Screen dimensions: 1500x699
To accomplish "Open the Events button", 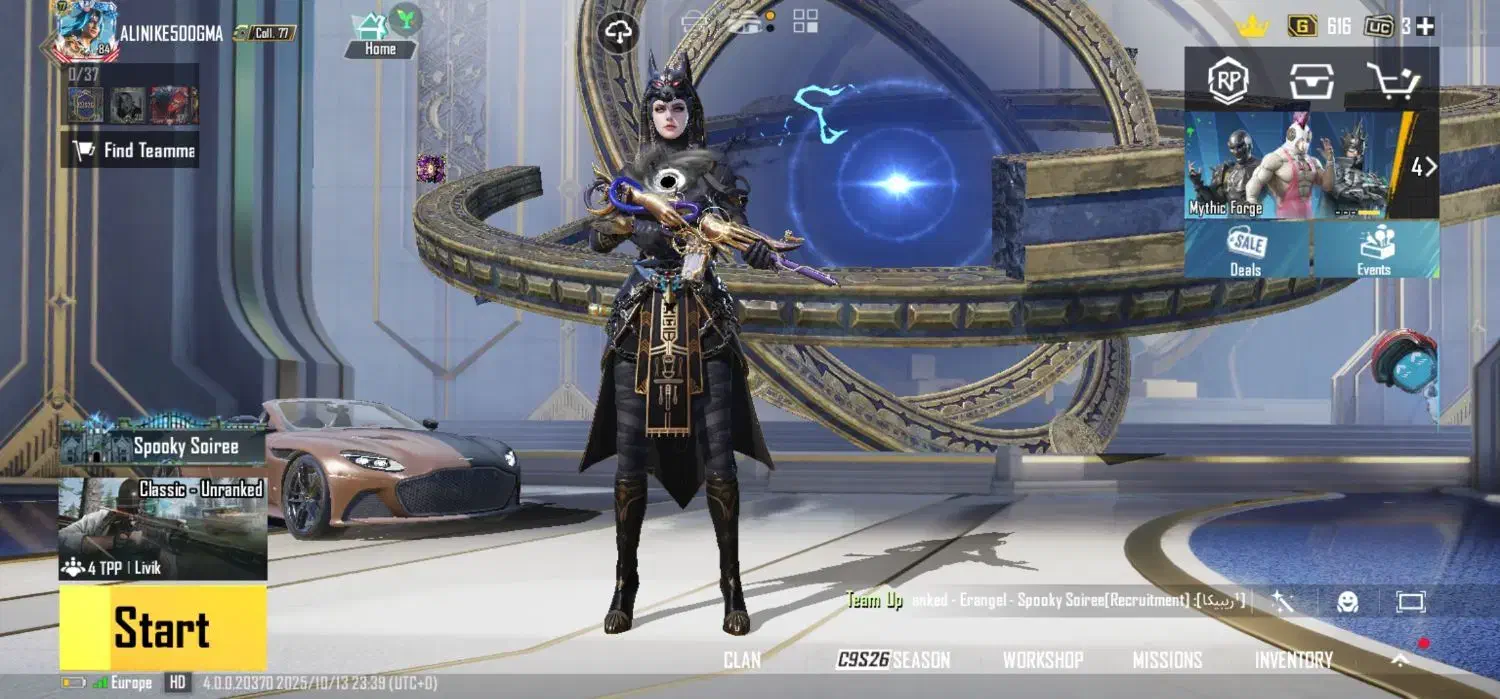I will coord(1374,250).
